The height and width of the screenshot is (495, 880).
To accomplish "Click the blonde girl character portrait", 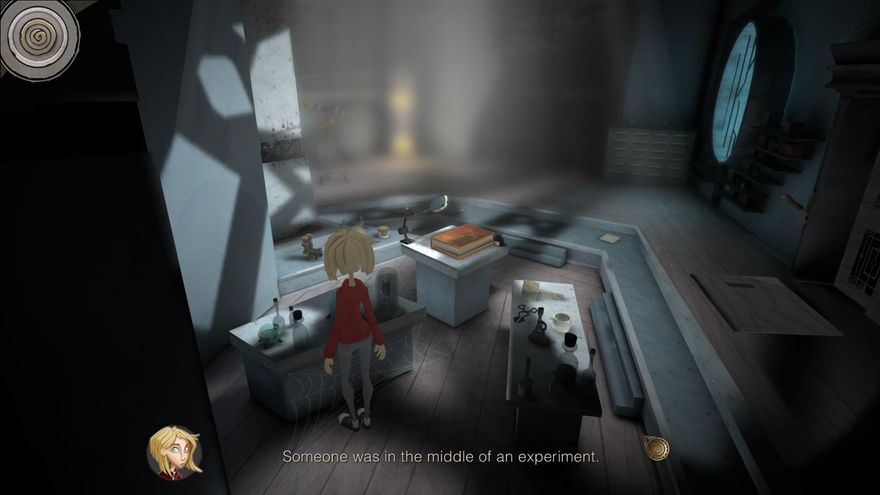I will [x=174, y=452].
